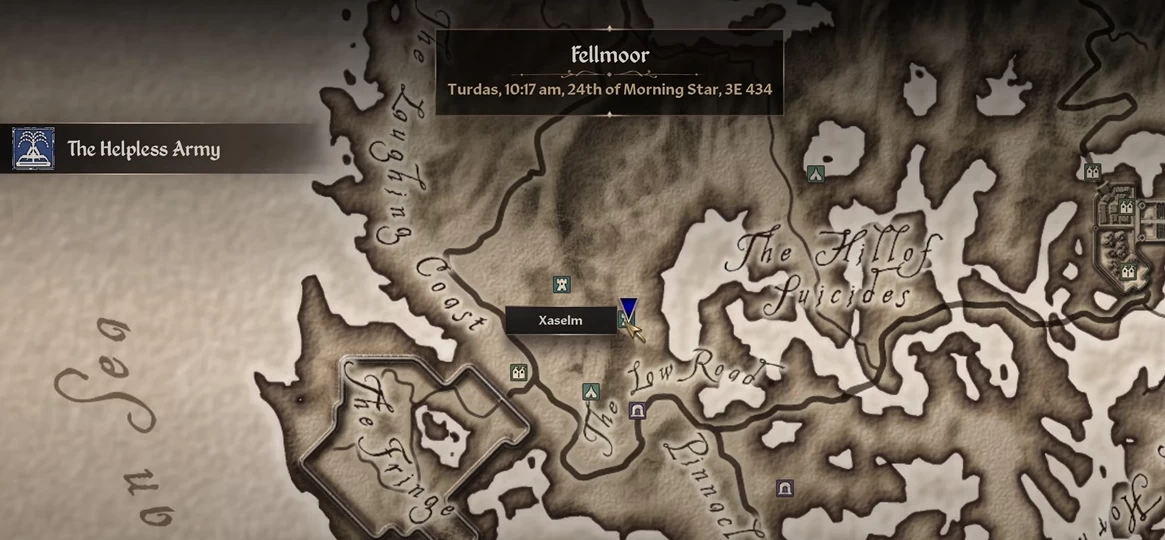Choose the camp tent marker beside The Low Road

click(591, 392)
